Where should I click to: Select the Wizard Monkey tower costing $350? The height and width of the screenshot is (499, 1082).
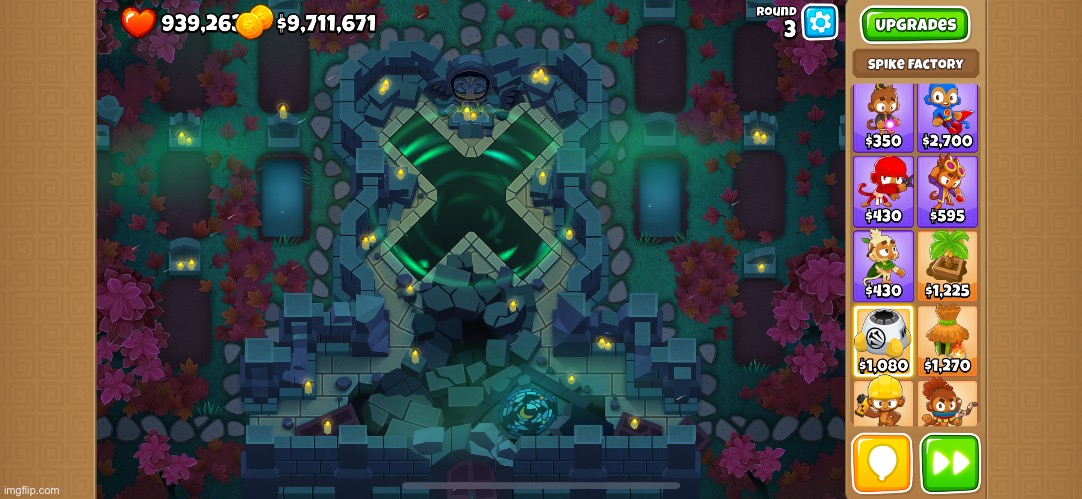pyautogui.click(x=883, y=116)
